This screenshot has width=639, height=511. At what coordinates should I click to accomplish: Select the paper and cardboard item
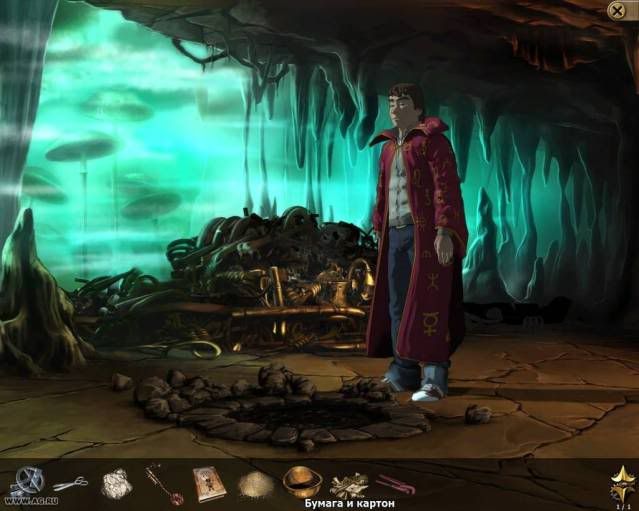tap(349, 485)
